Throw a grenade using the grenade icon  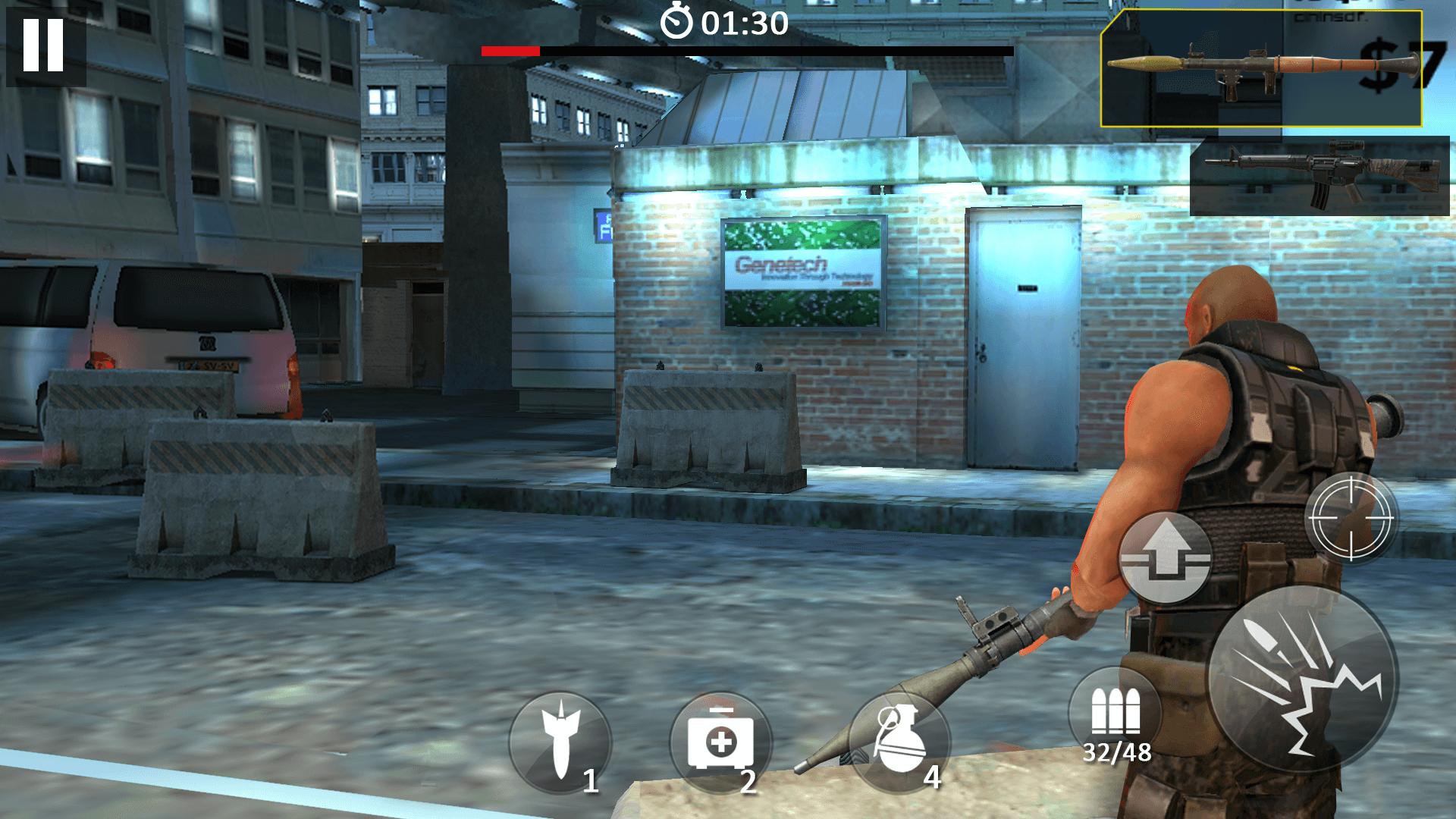[x=899, y=742]
